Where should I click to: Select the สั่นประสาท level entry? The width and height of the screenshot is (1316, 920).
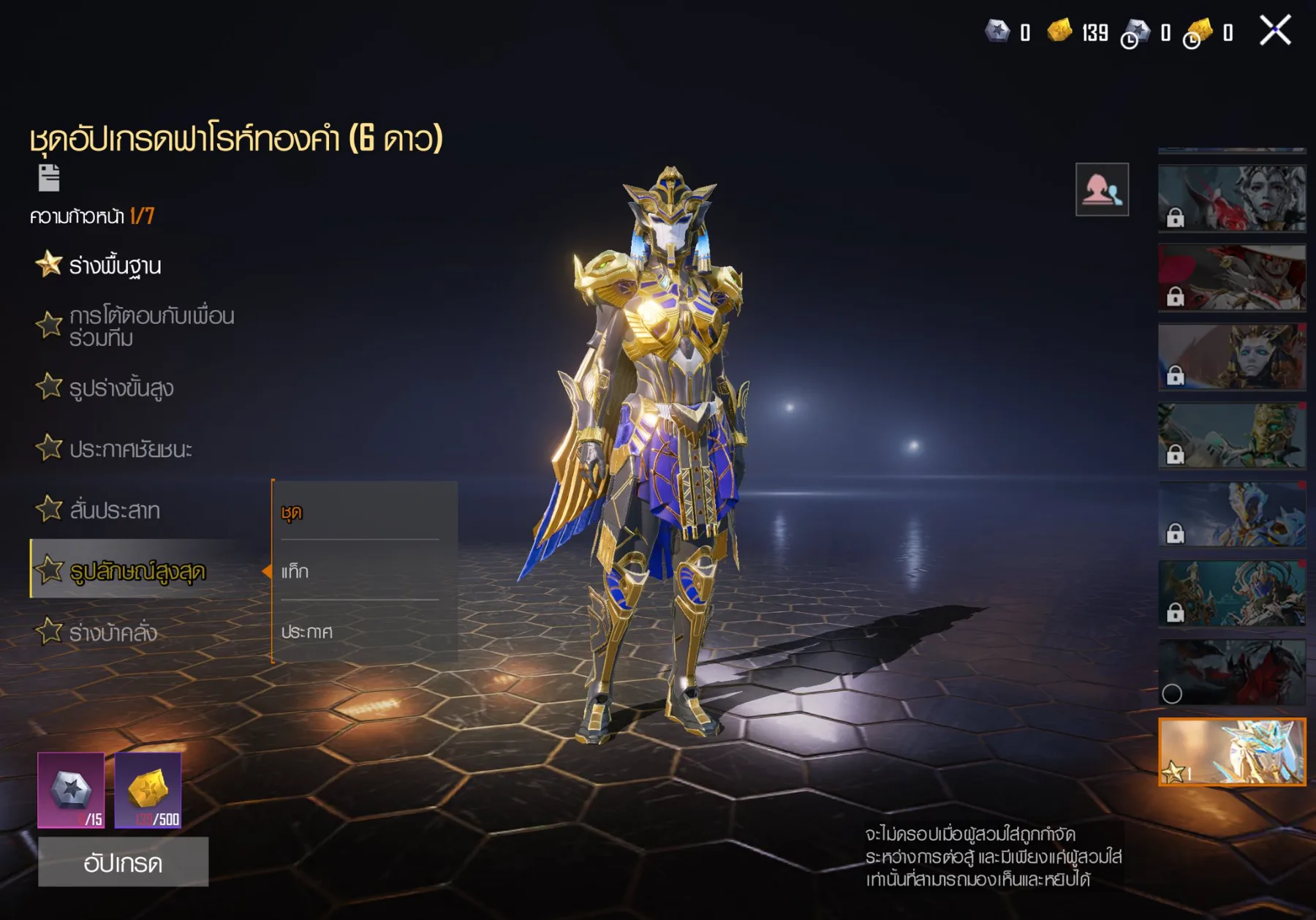[x=114, y=510]
